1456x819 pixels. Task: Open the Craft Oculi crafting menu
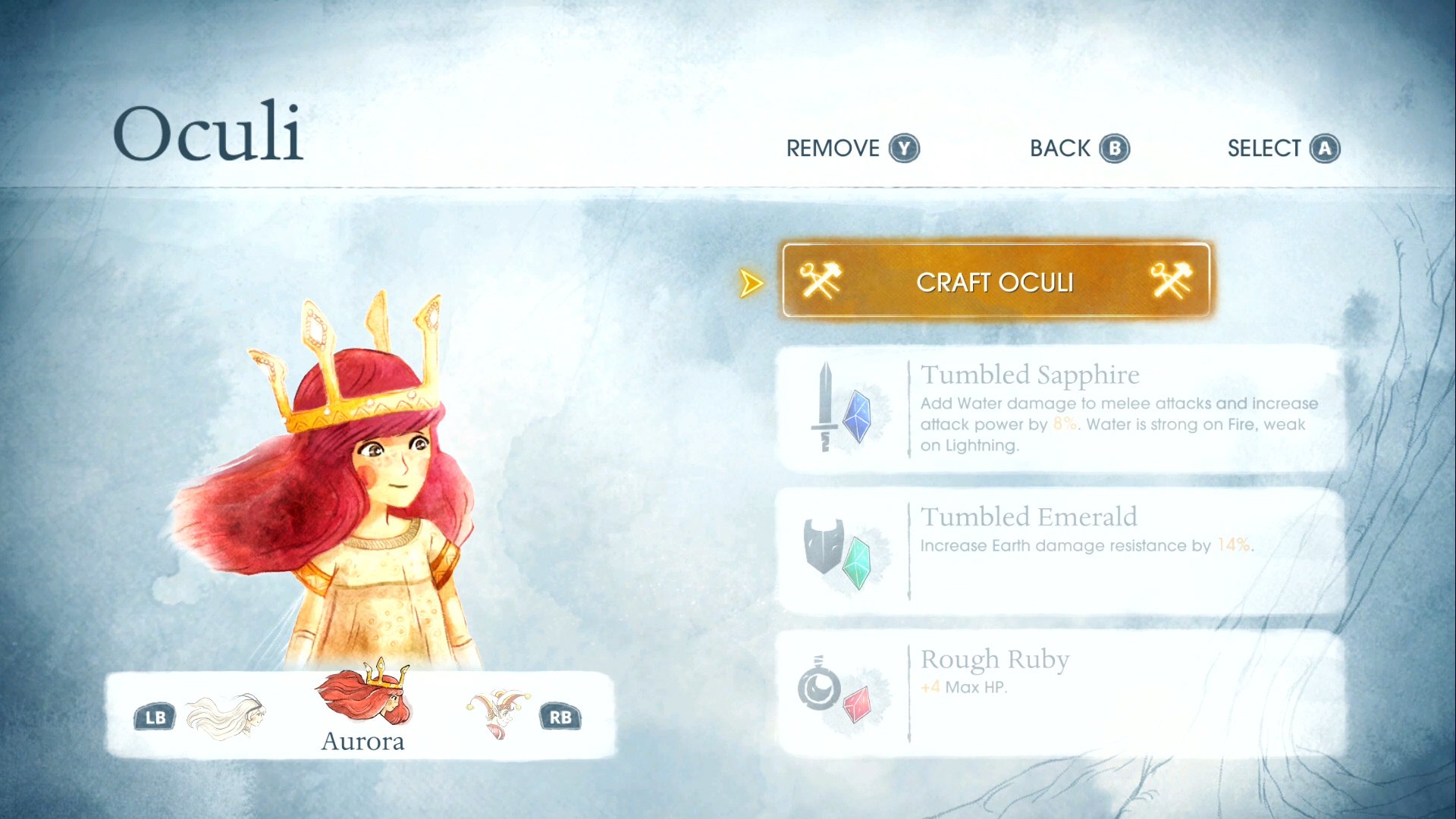tap(993, 281)
